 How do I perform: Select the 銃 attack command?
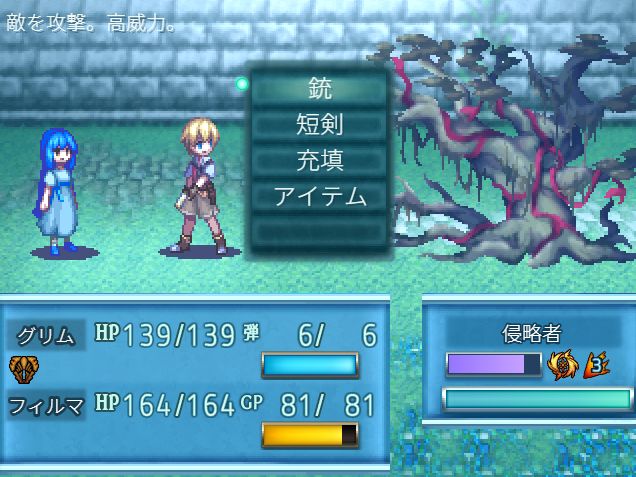320,87
